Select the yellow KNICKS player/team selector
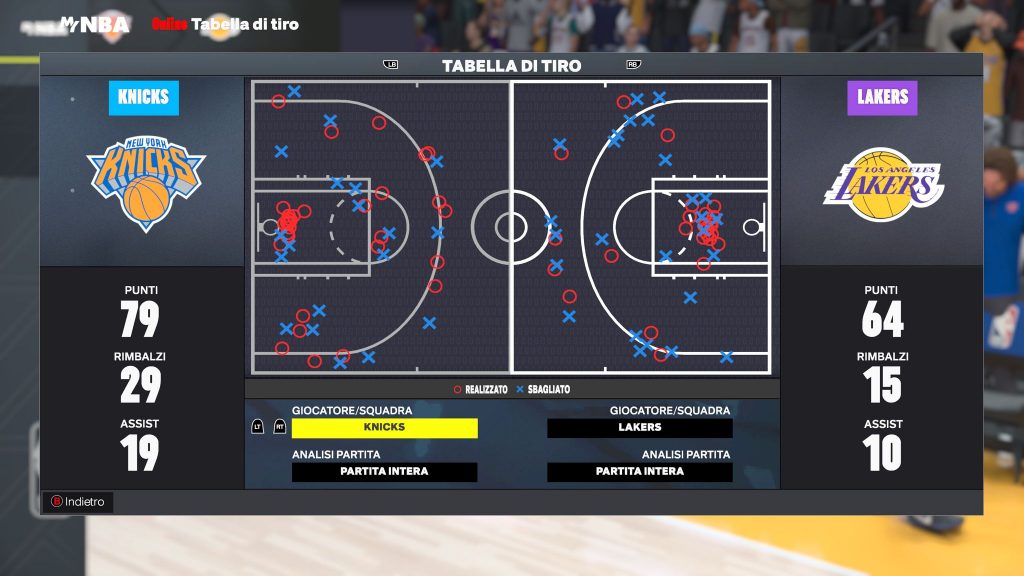Viewport: 1024px width, 576px height. pos(384,427)
